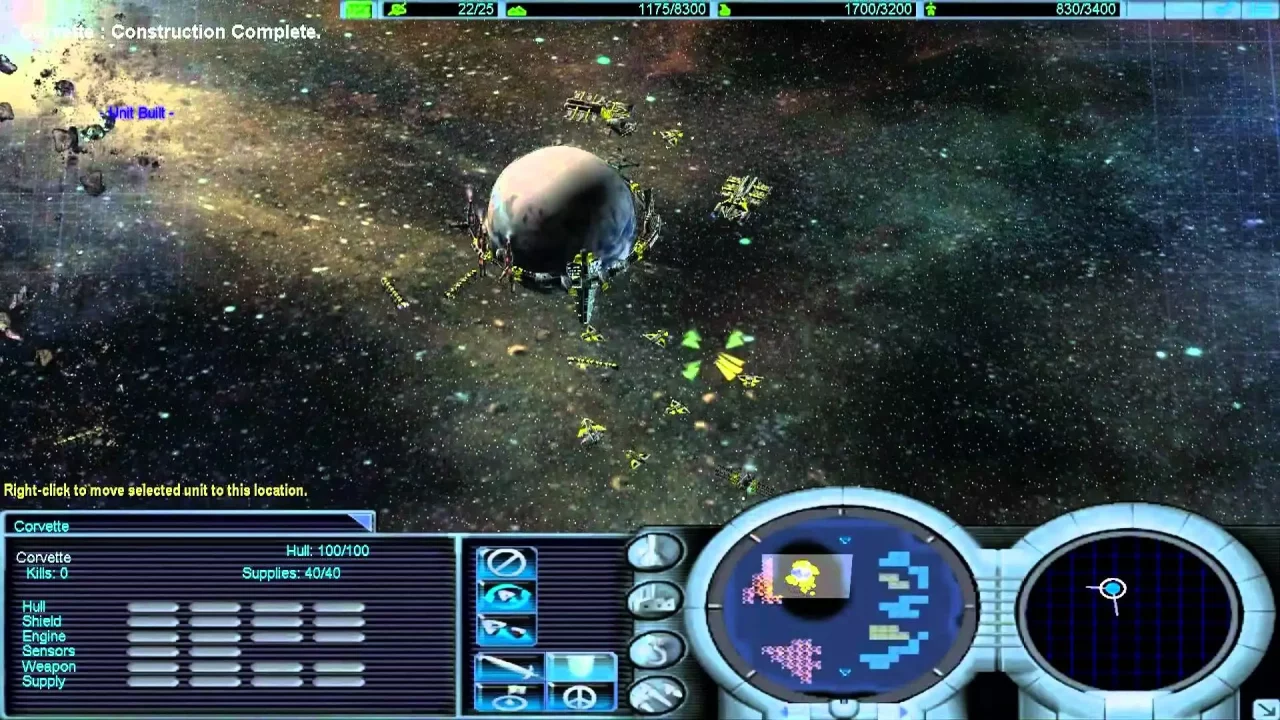Select the Corvette tab label

pos(41,526)
